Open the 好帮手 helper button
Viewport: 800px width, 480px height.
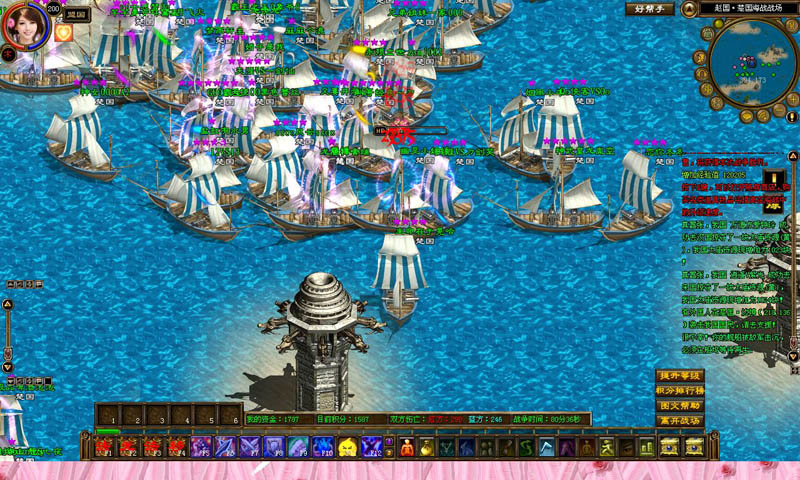[650, 9]
